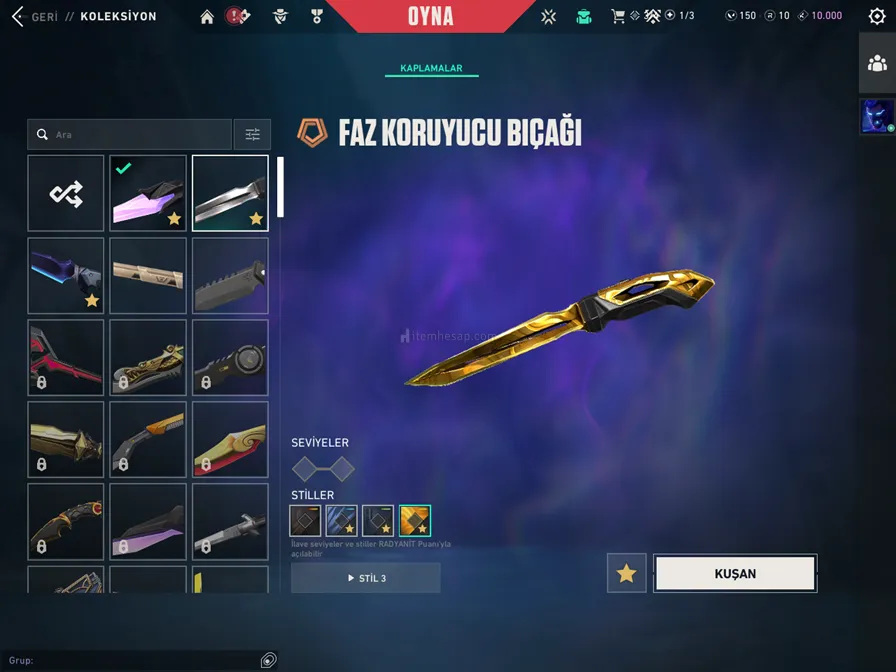Open the home screen icon
This screenshot has width=896, height=672.
tap(207, 16)
